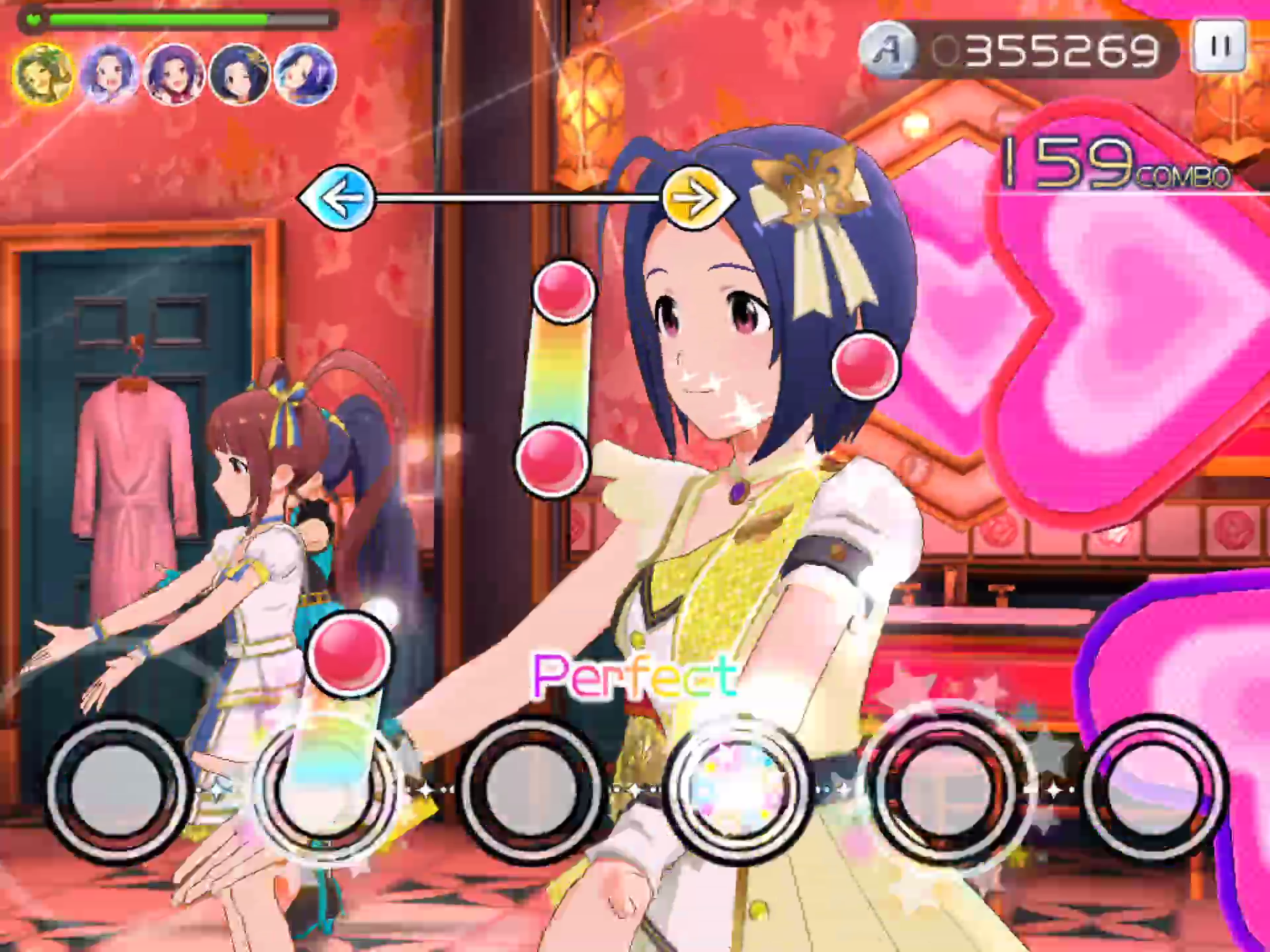This screenshot has width=1270, height=952.
Task: Pause the live performance
Action: [x=1219, y=46]
